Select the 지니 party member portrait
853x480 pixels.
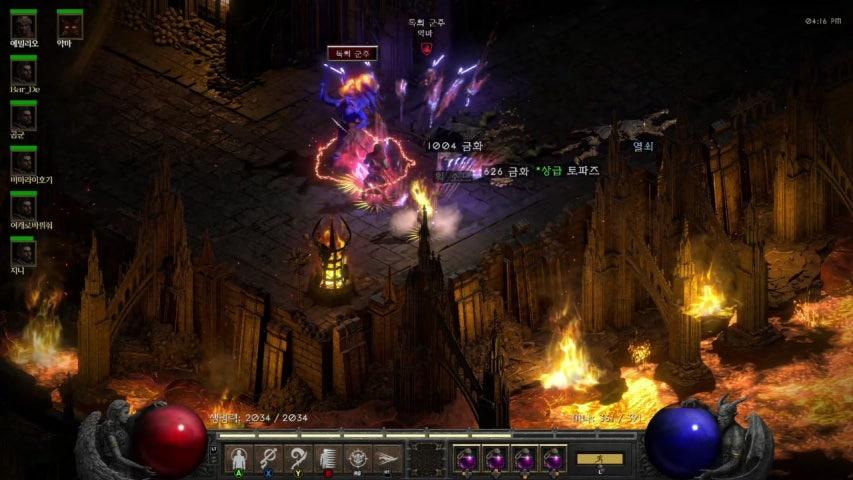(x=23, y=253)
